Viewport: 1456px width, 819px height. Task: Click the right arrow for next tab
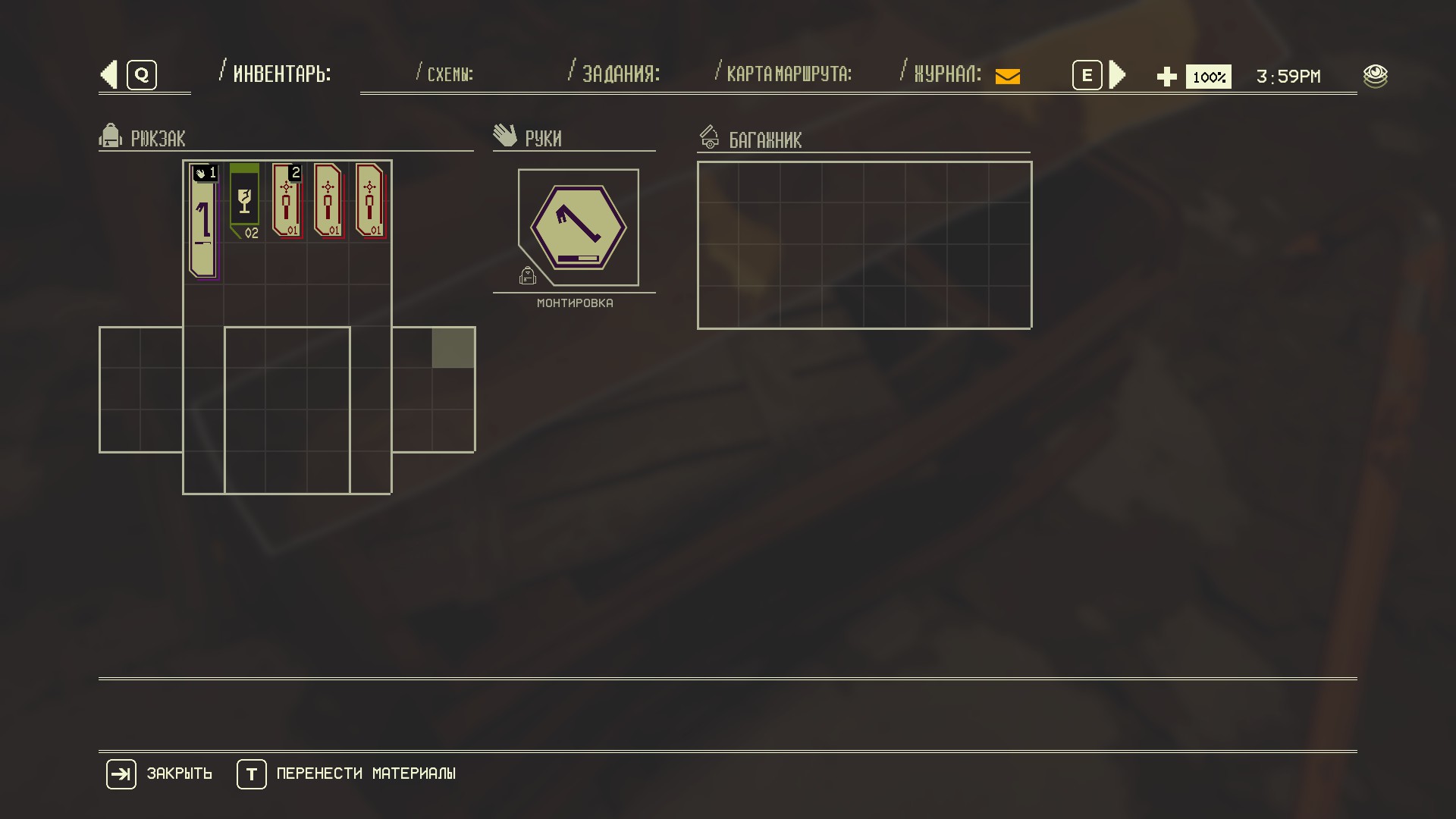(x=1117, y=75)
